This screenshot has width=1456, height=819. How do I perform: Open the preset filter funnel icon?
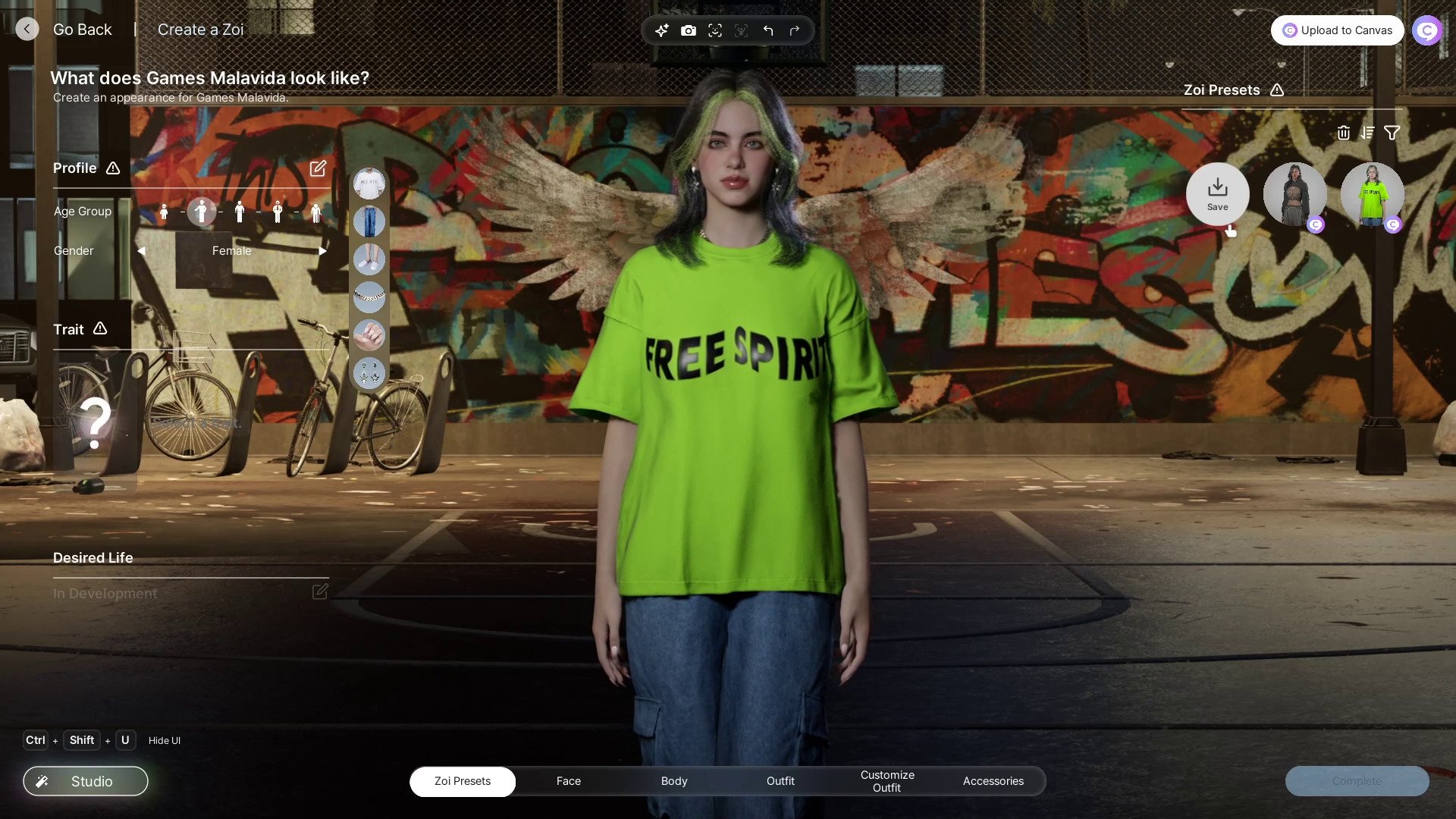1392,133
